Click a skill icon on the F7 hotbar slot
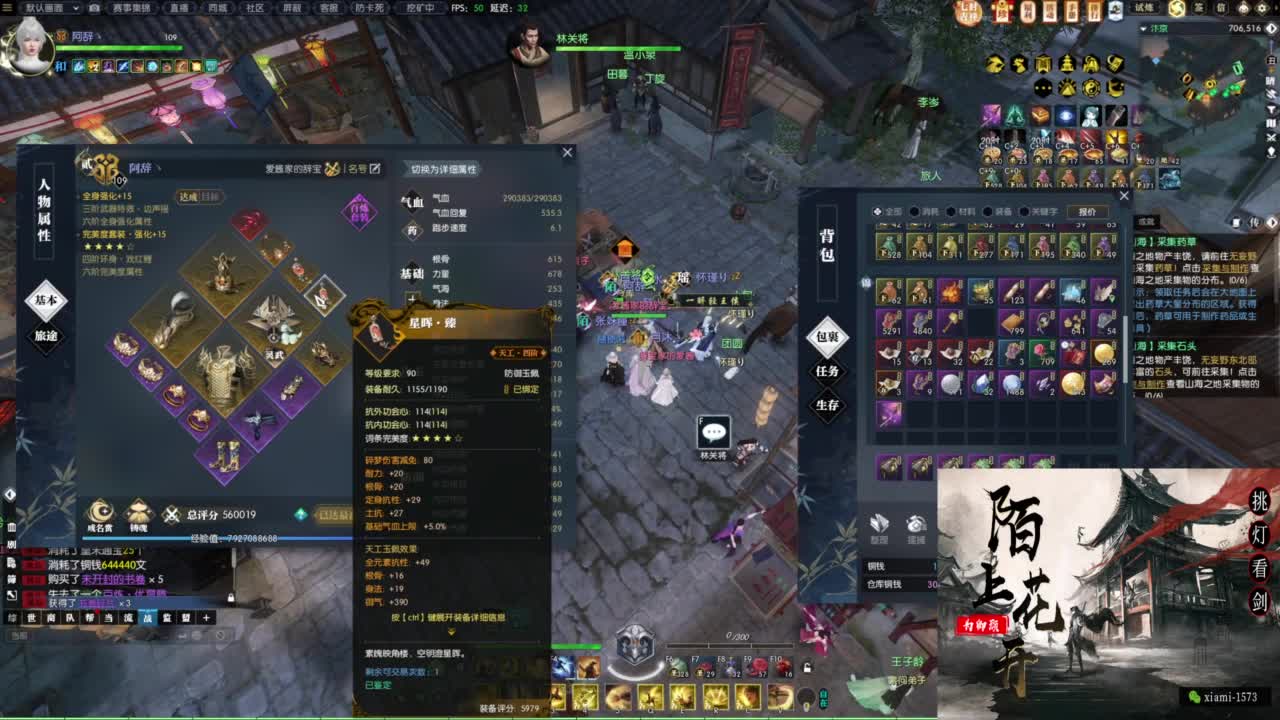 (x=706, y=668)
